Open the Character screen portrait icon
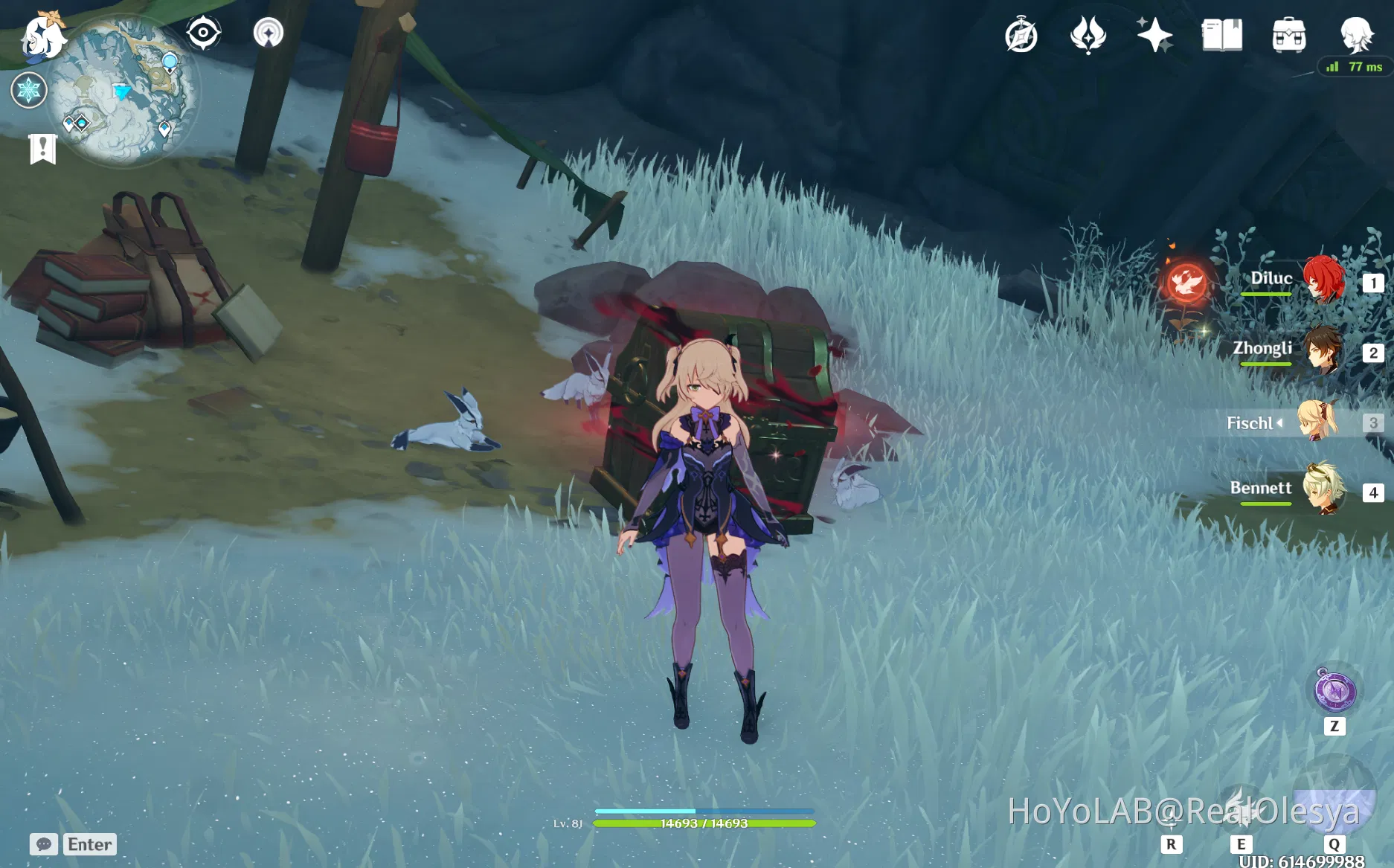Image resolution: width=1394 pixels, height=868 pixels. pyautogui.click(x=1355, y=33)
